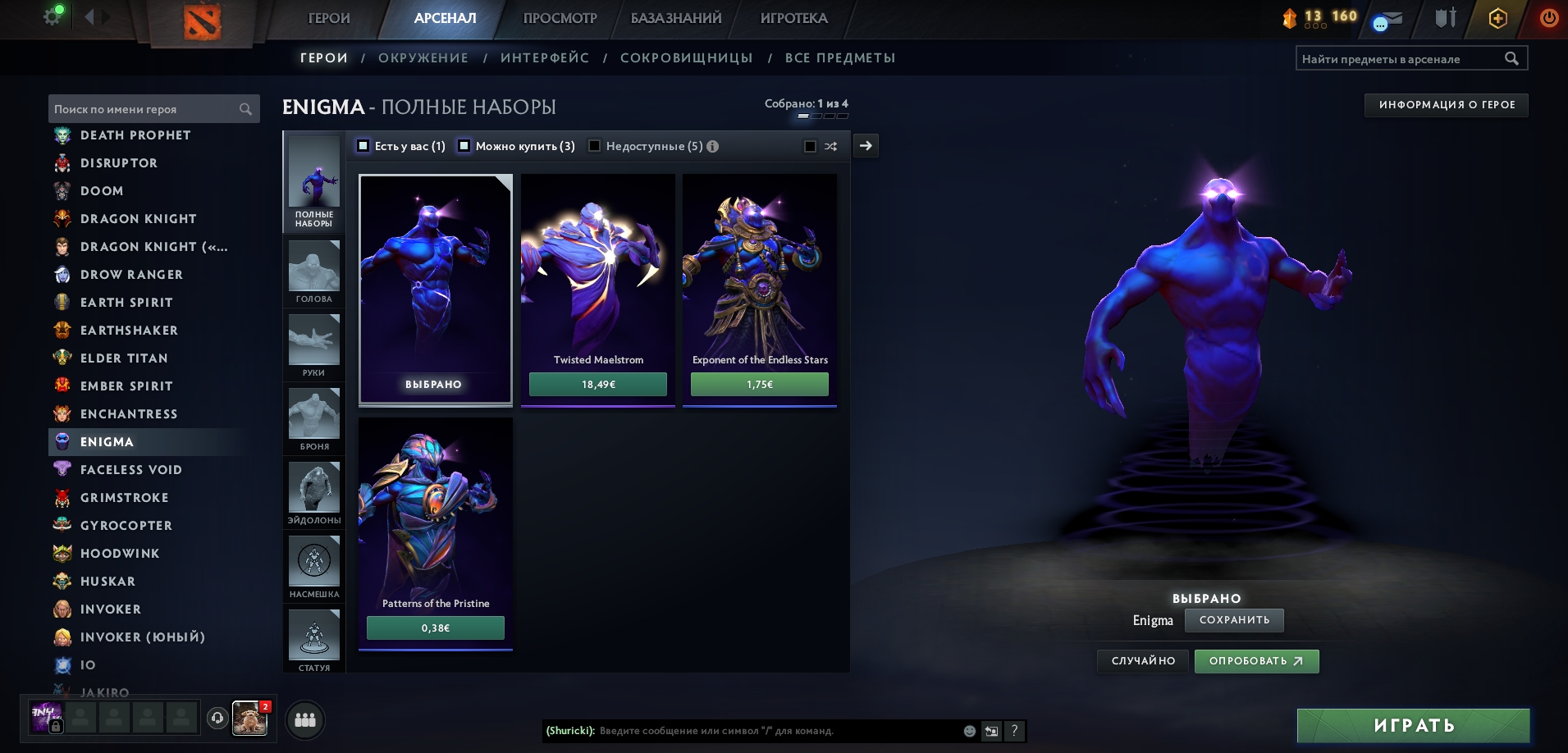Open the Сокровищницы armory section
1568x753 pixels.
point(686,58)
